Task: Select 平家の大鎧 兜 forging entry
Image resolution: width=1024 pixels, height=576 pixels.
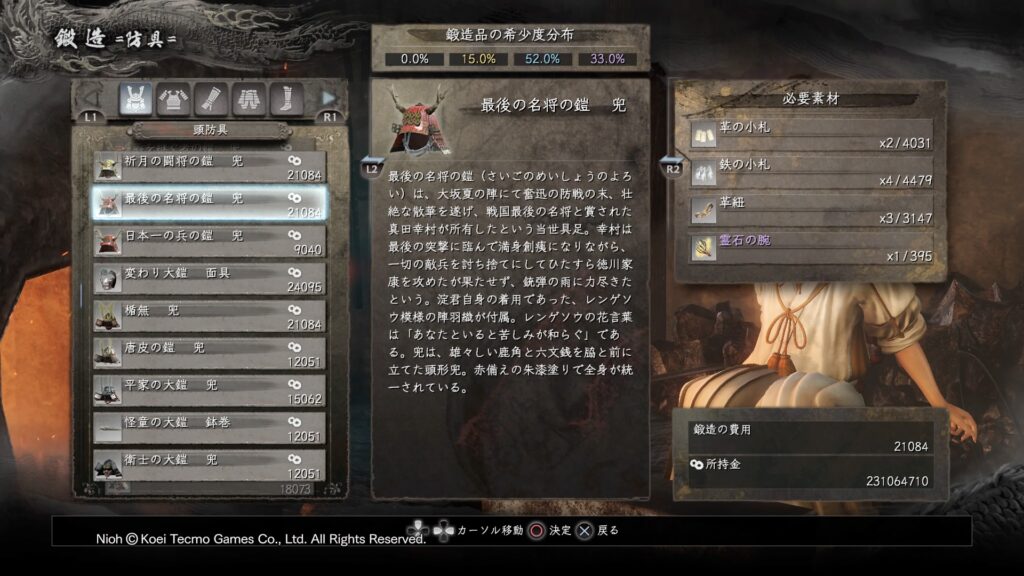Action: (210, 389)
